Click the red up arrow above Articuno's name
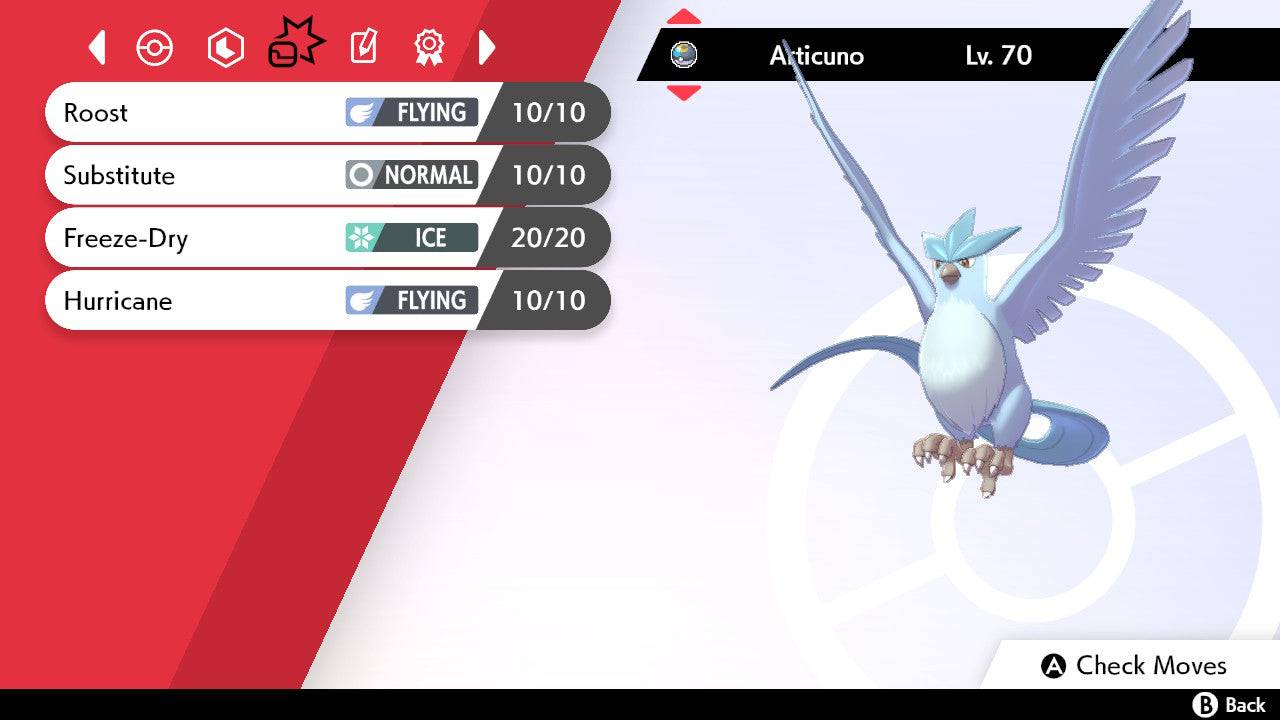Screen dimensions: 1280x720 (x=686, y=16)
